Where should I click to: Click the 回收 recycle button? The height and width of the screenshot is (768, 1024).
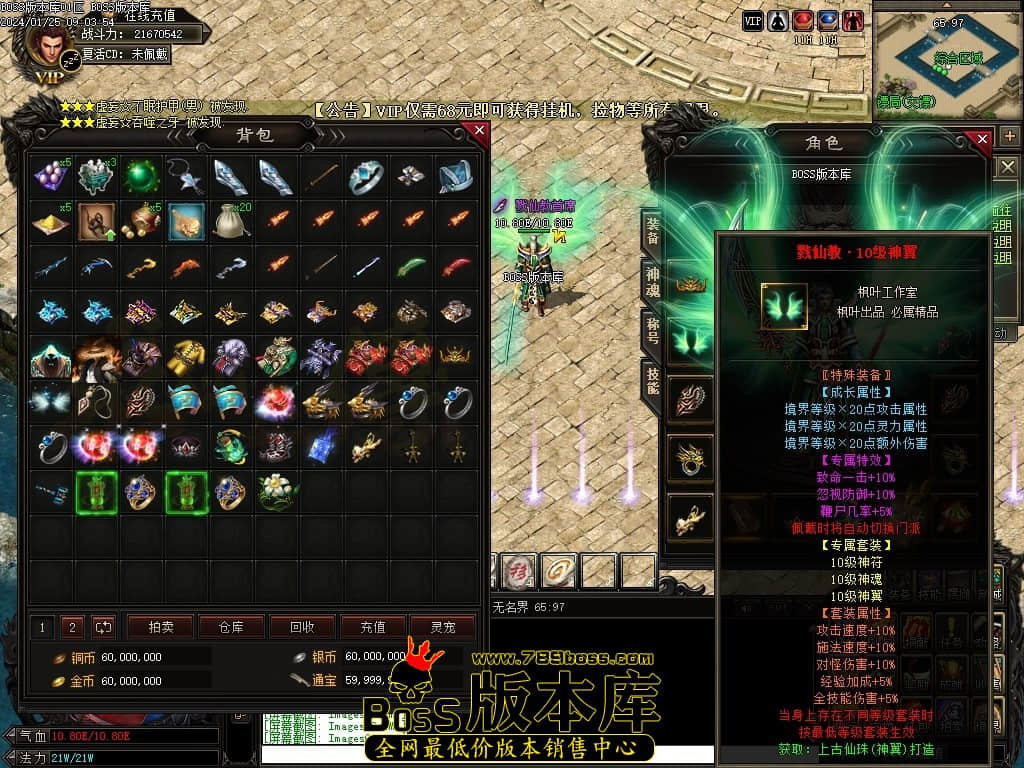point(301,627)
